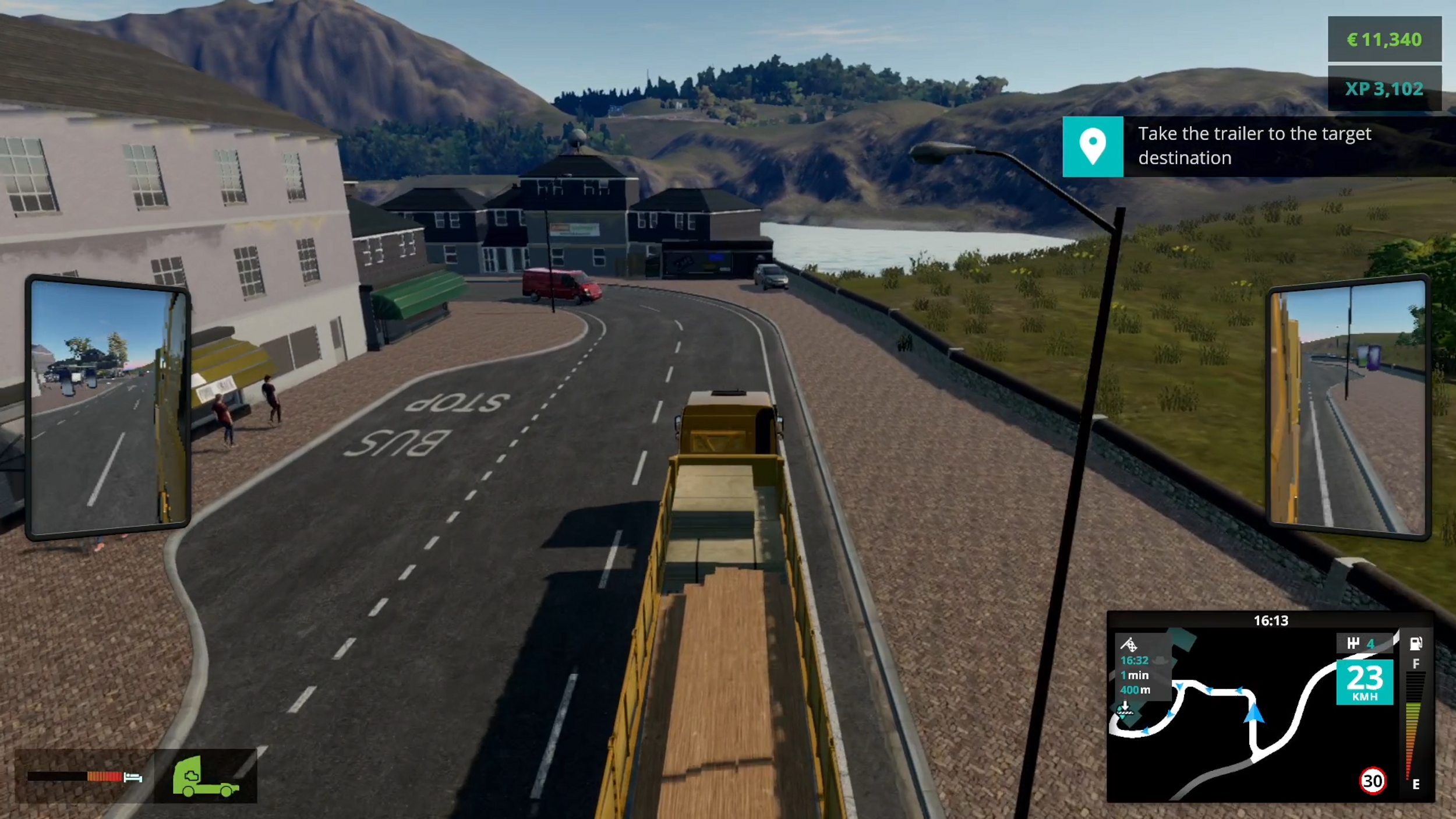Viewport: 1456px width, 819px height.
Task: Select the clock showing 16:13
Action: click(x=1271, y=620)
